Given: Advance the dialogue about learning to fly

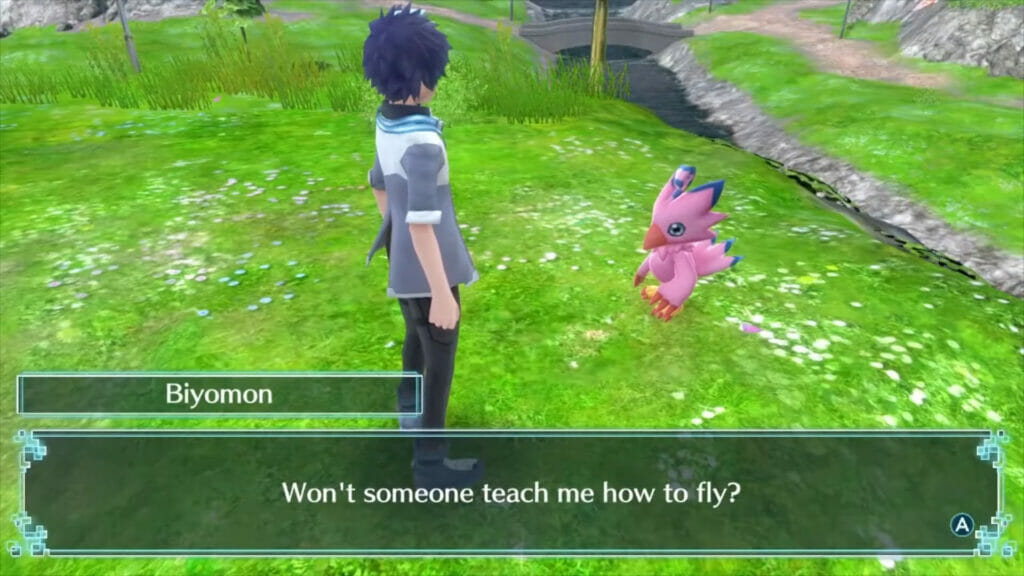Looking at the screenshot, I should click(x=961, y=525).
